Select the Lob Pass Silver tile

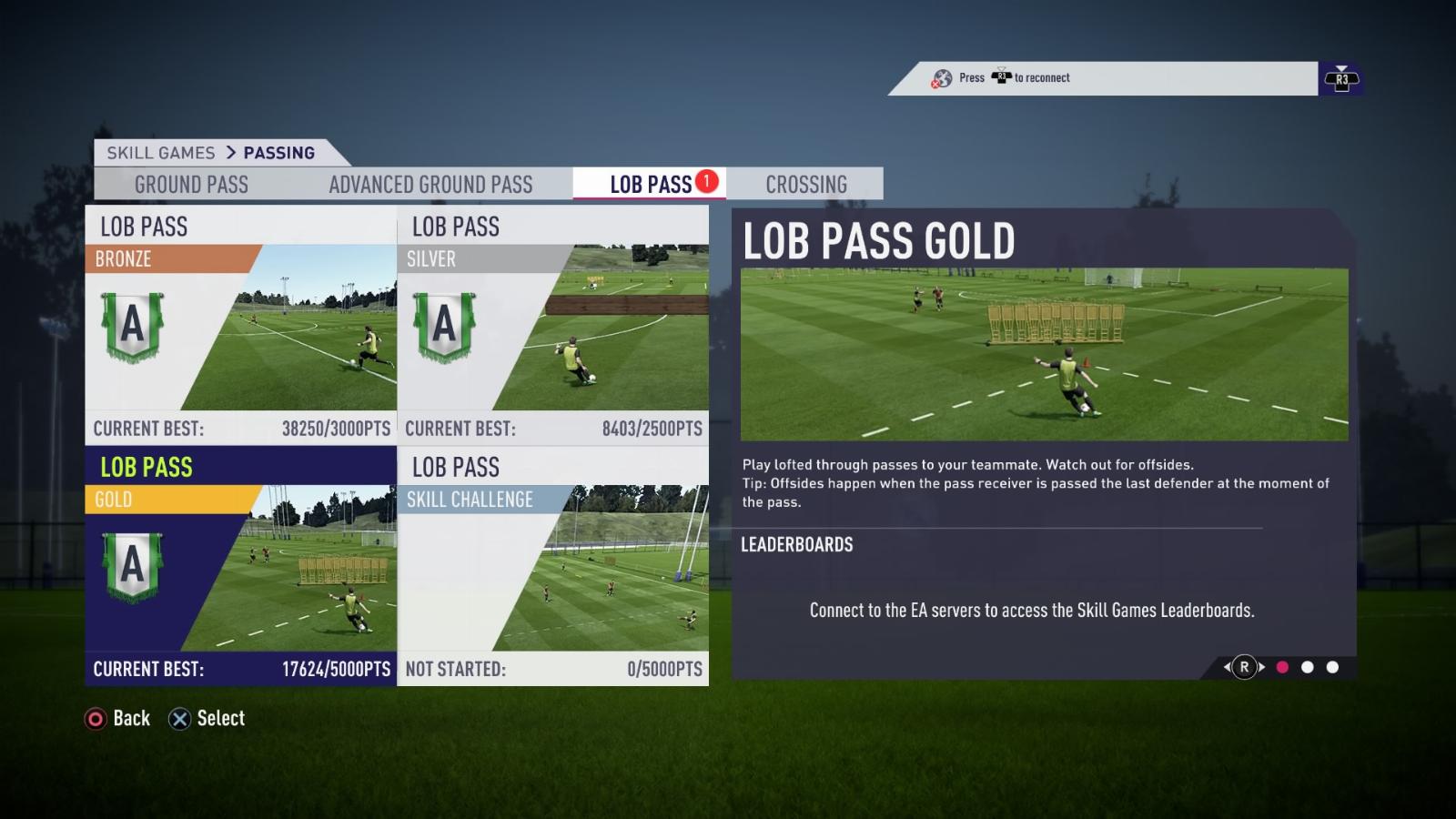(553, 325)
